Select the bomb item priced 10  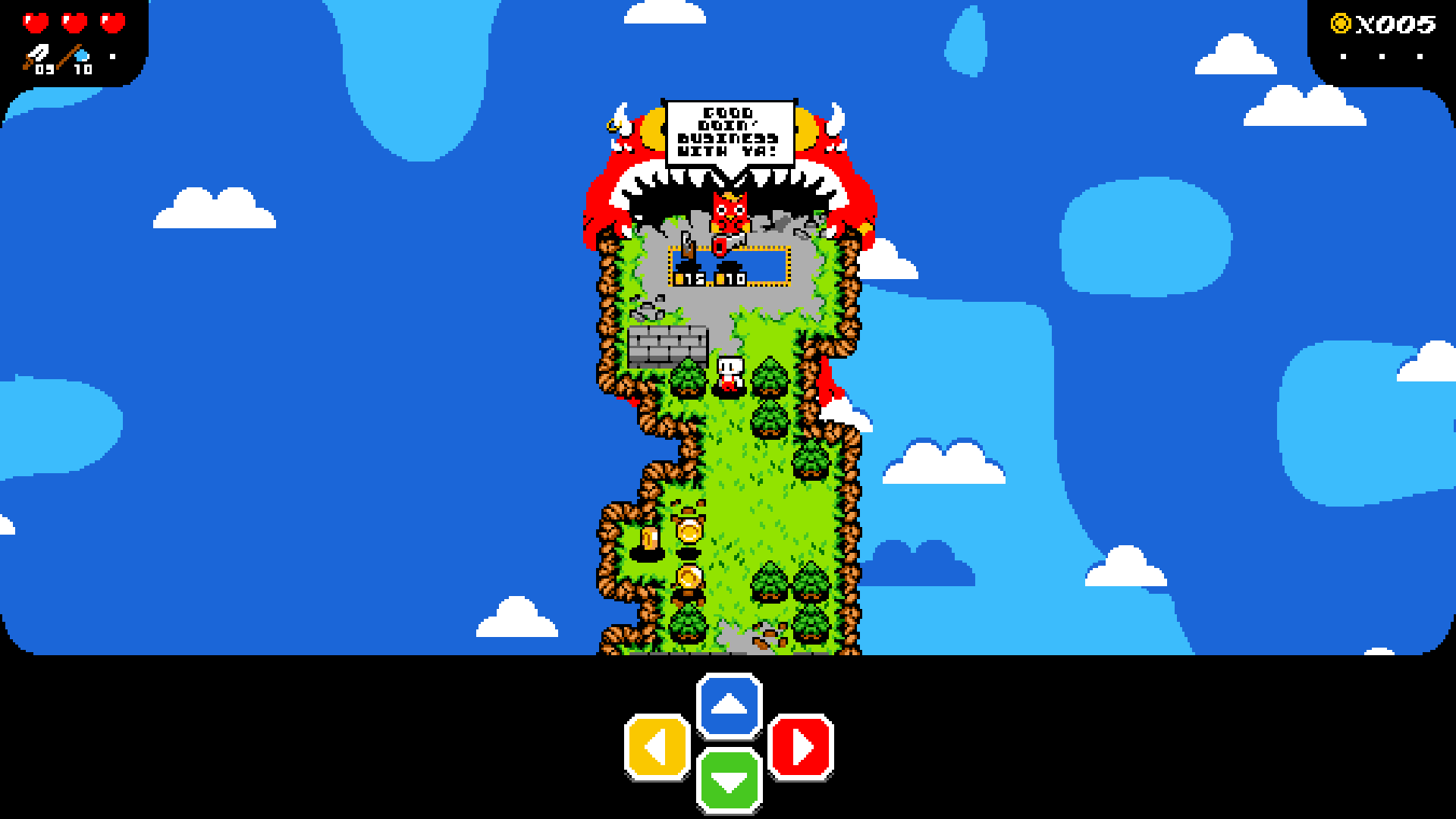tap(730, 267)
